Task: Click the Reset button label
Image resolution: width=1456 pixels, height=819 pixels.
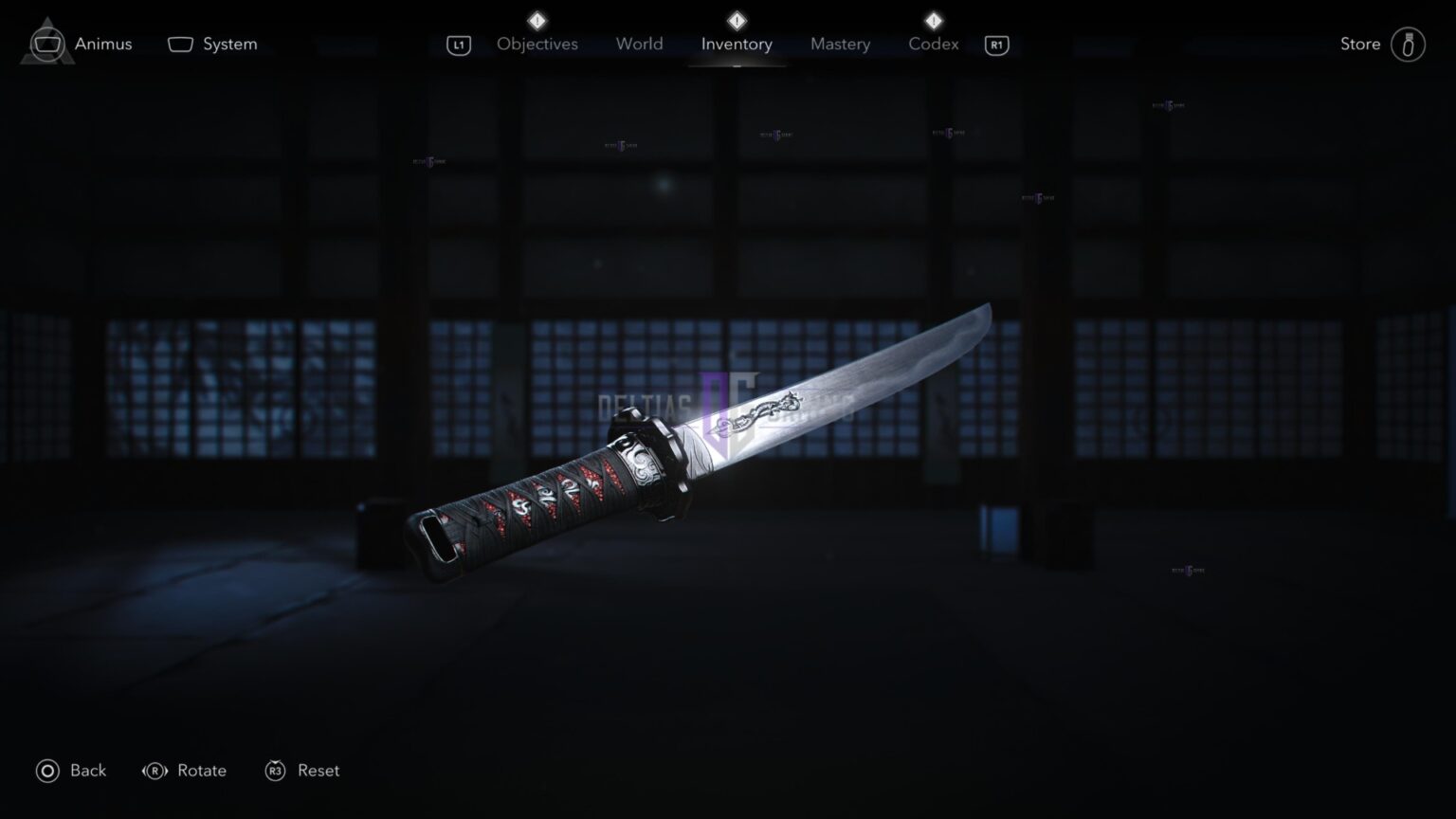Action: tap(319, 771)
